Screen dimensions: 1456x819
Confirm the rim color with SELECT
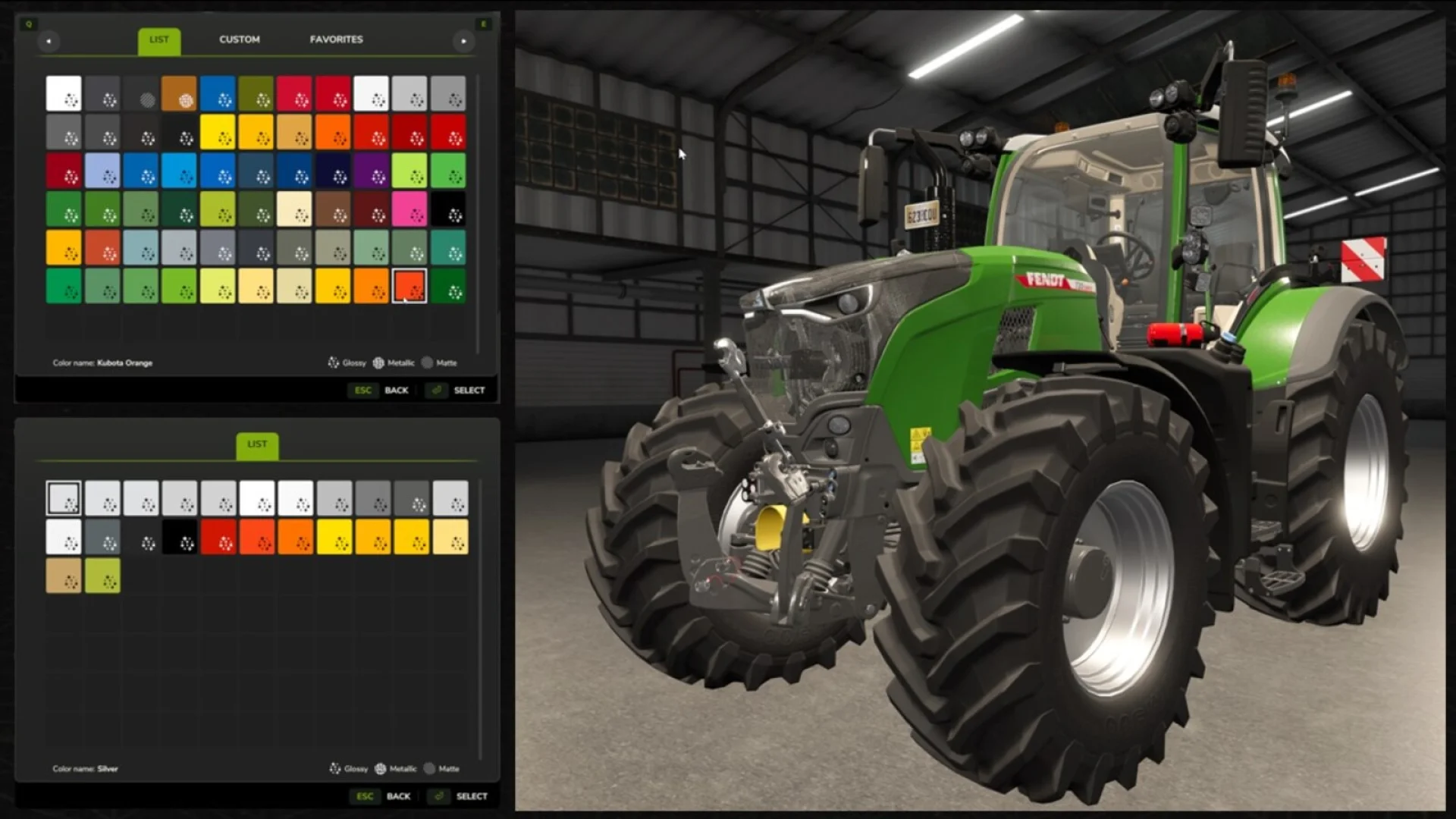point(470,796)
